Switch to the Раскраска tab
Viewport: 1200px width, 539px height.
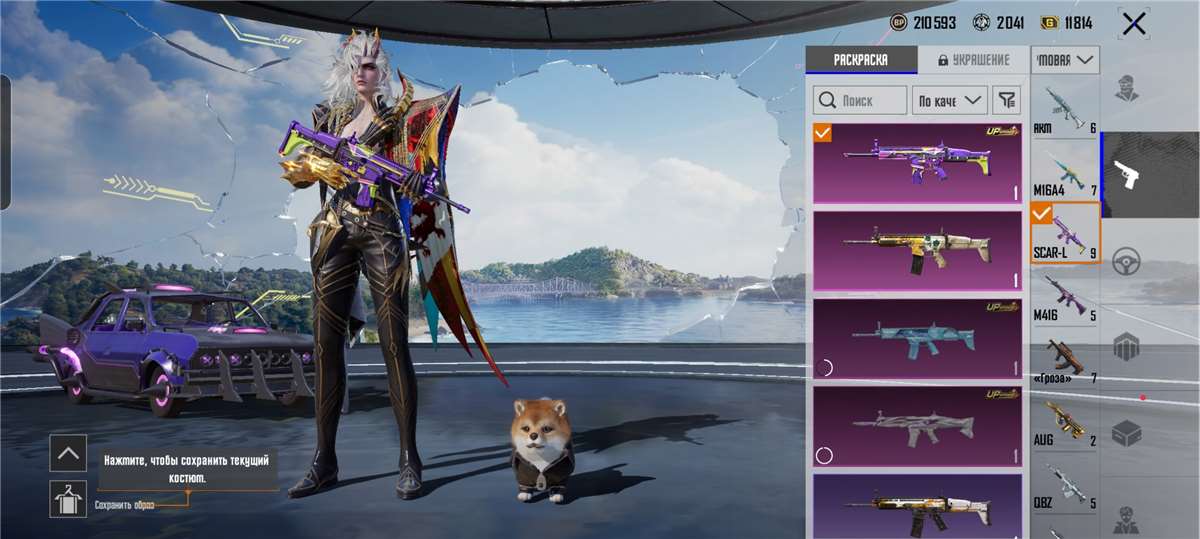(861, 60)
